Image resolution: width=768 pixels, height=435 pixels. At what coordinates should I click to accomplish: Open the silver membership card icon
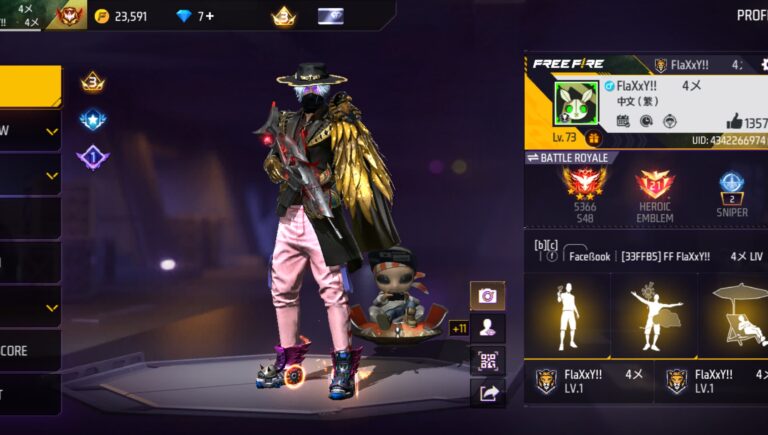330,16
